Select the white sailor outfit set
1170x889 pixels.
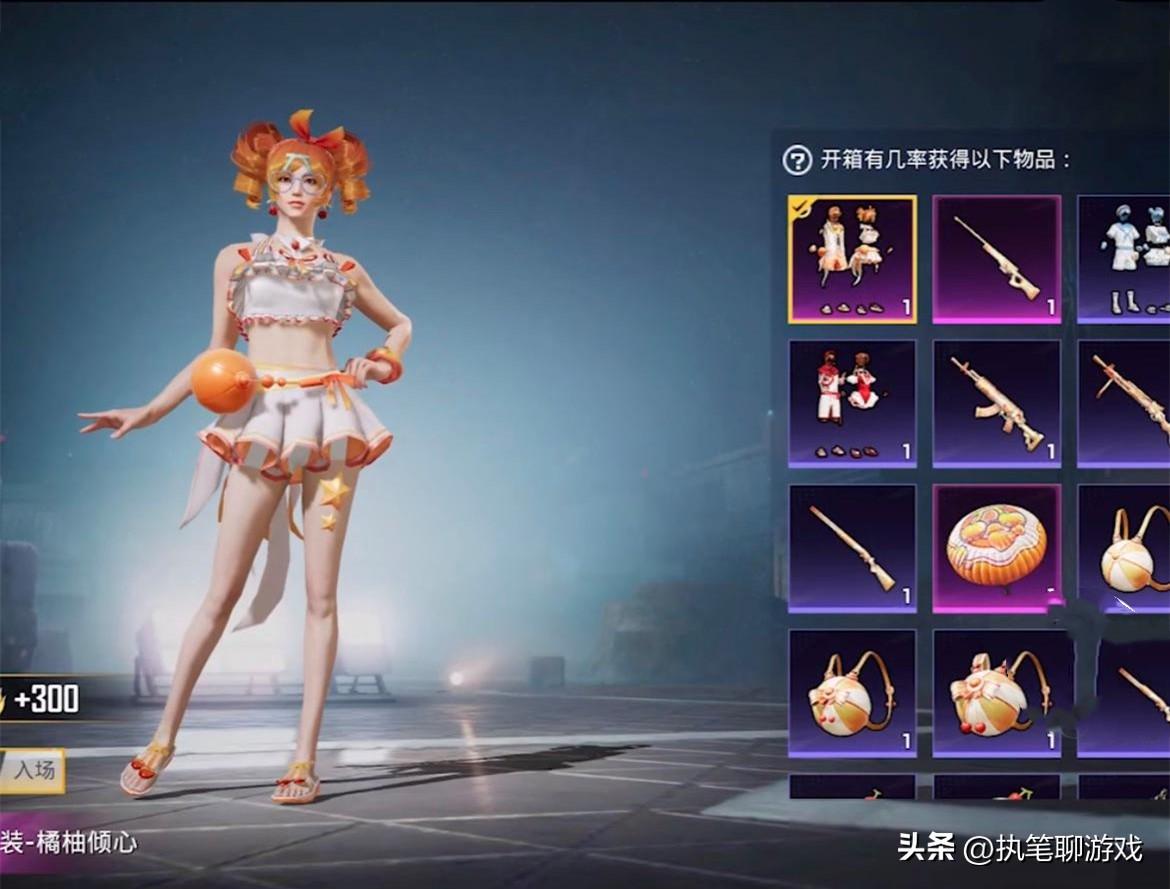[1124, 259]
